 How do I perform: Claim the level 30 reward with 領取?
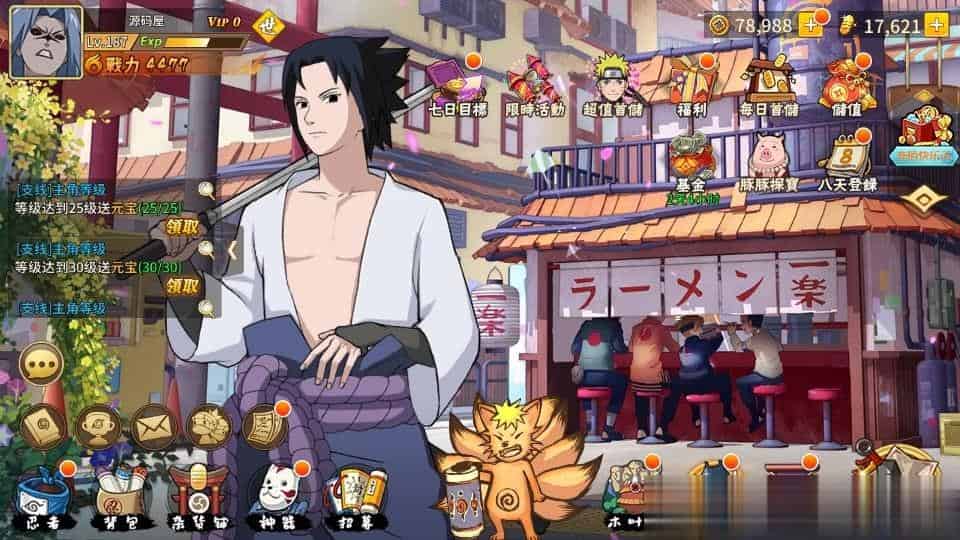(183, 286)
